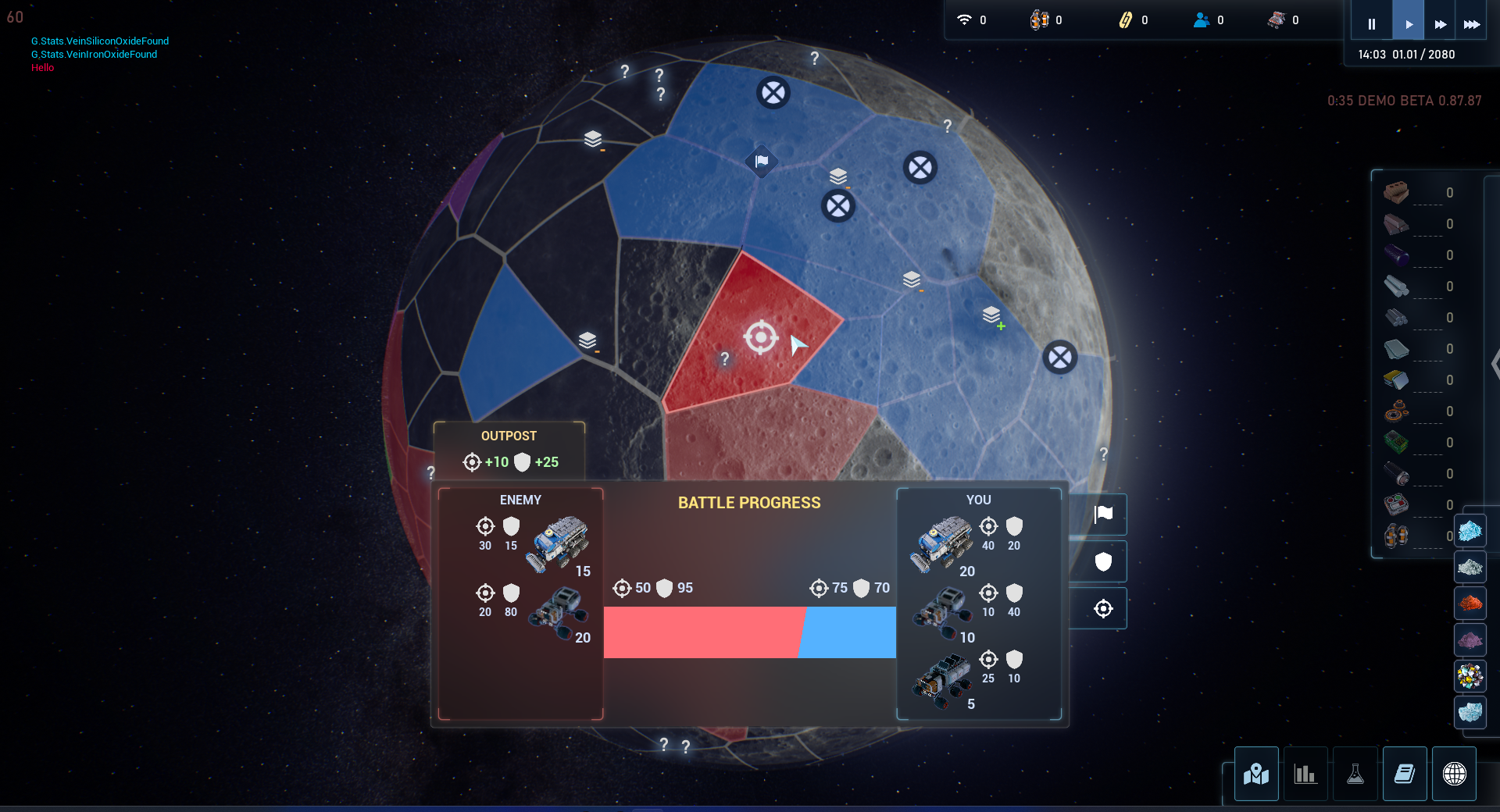Select the ice blocks resource filter
Screen dimensions: 1500x812
coord(1470,712)
